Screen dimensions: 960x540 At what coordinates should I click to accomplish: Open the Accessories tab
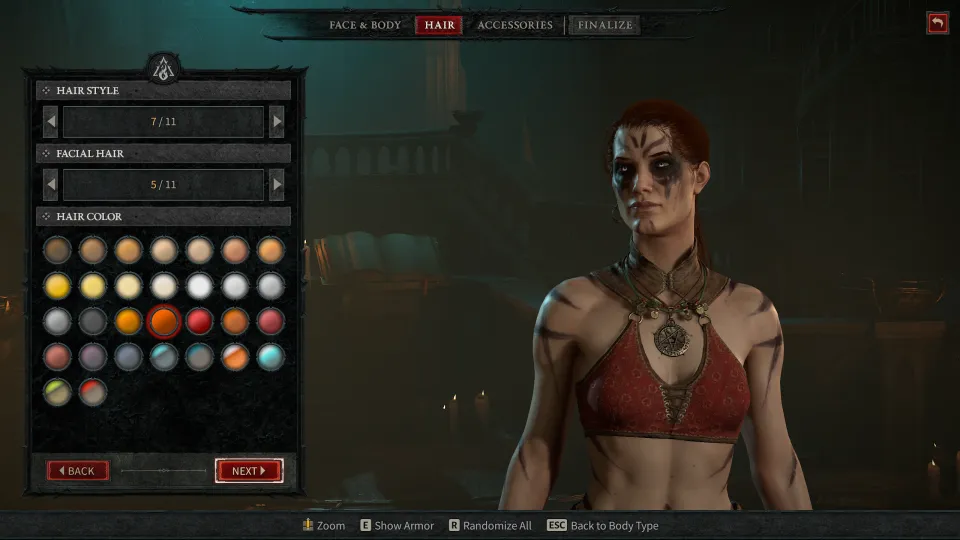click(514, 25)
